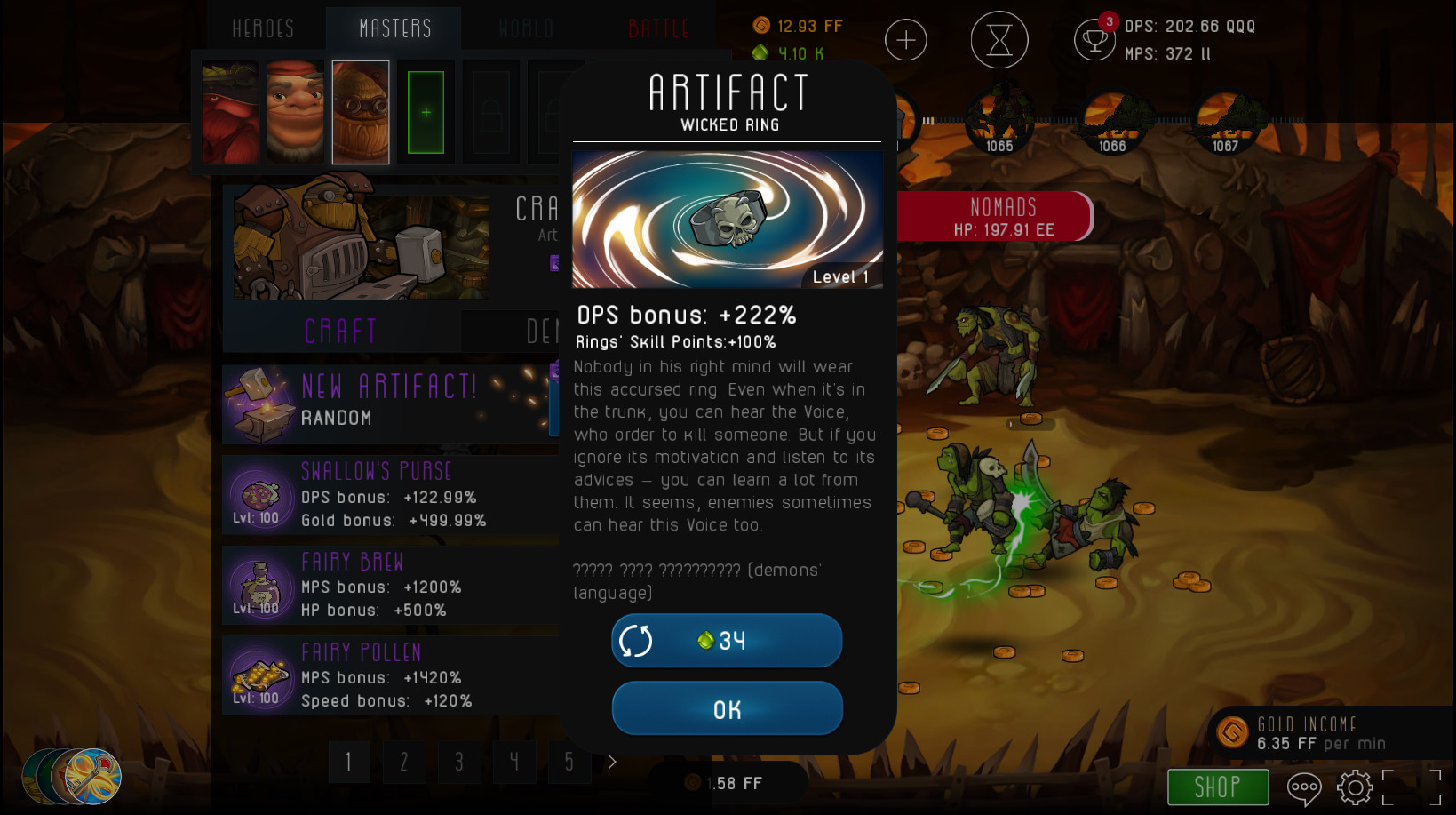
Task: Confirm the artifact with OK
Action: [x=727, y=708]
